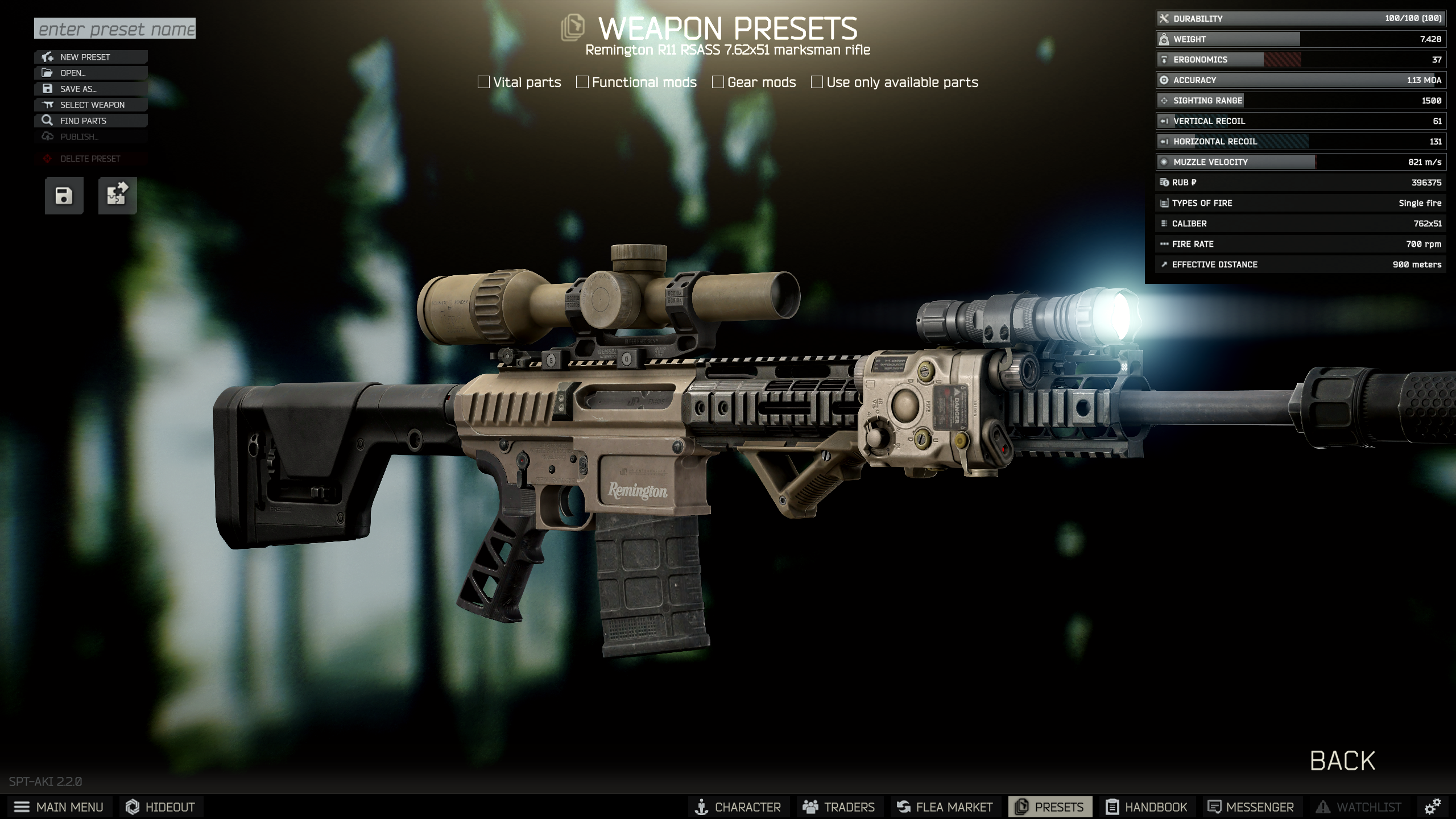Go back using the BACK button
Viewport: 1456px width, 819px height.
tap(1342, 760)
